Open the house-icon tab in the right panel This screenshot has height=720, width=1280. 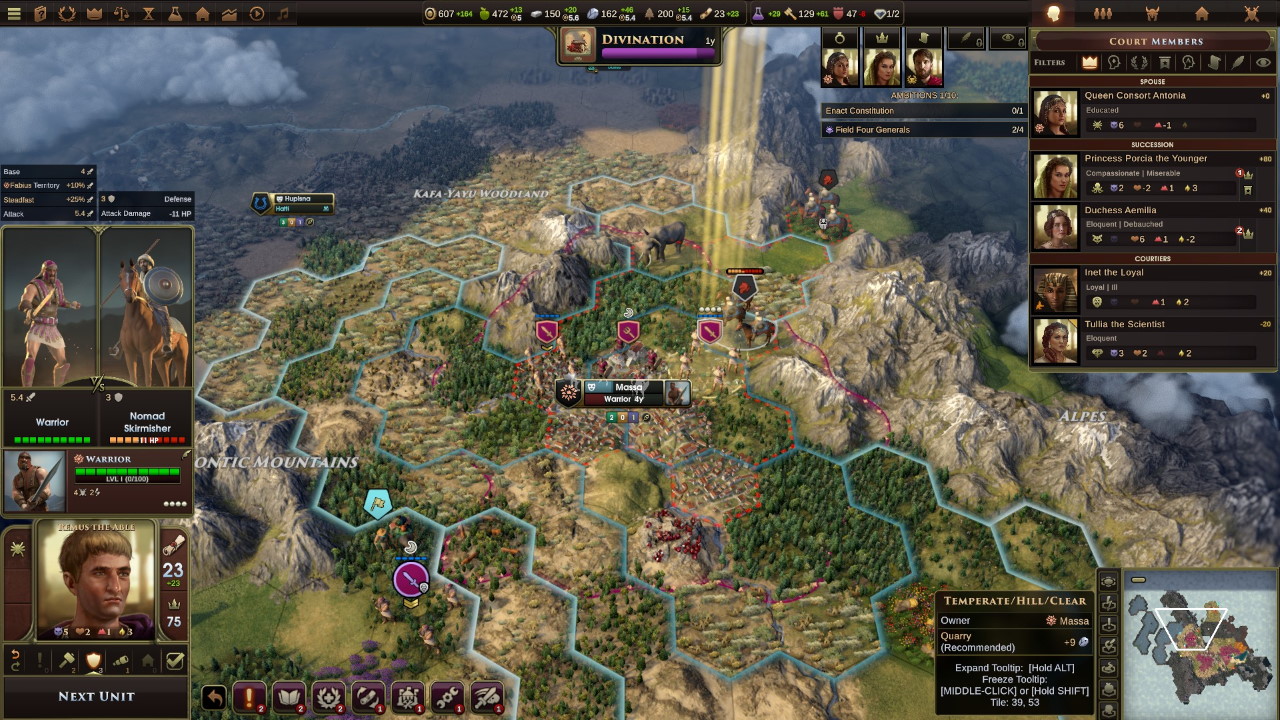pyautogui.click(x=1202, y=14)
